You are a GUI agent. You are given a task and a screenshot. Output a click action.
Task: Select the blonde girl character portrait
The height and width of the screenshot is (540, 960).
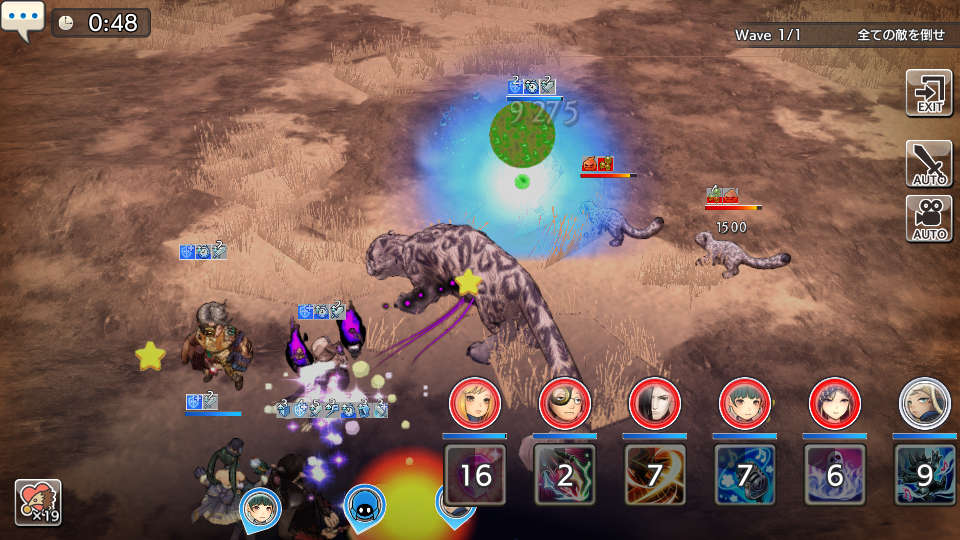pyautogui.click(x=474, y=403)
